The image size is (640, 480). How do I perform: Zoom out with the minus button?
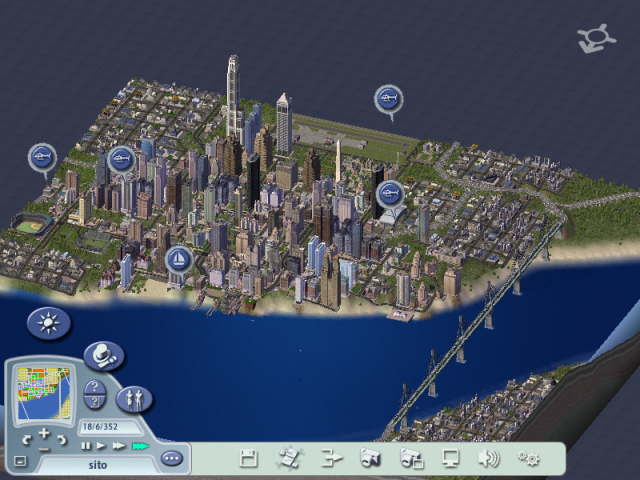44,449
